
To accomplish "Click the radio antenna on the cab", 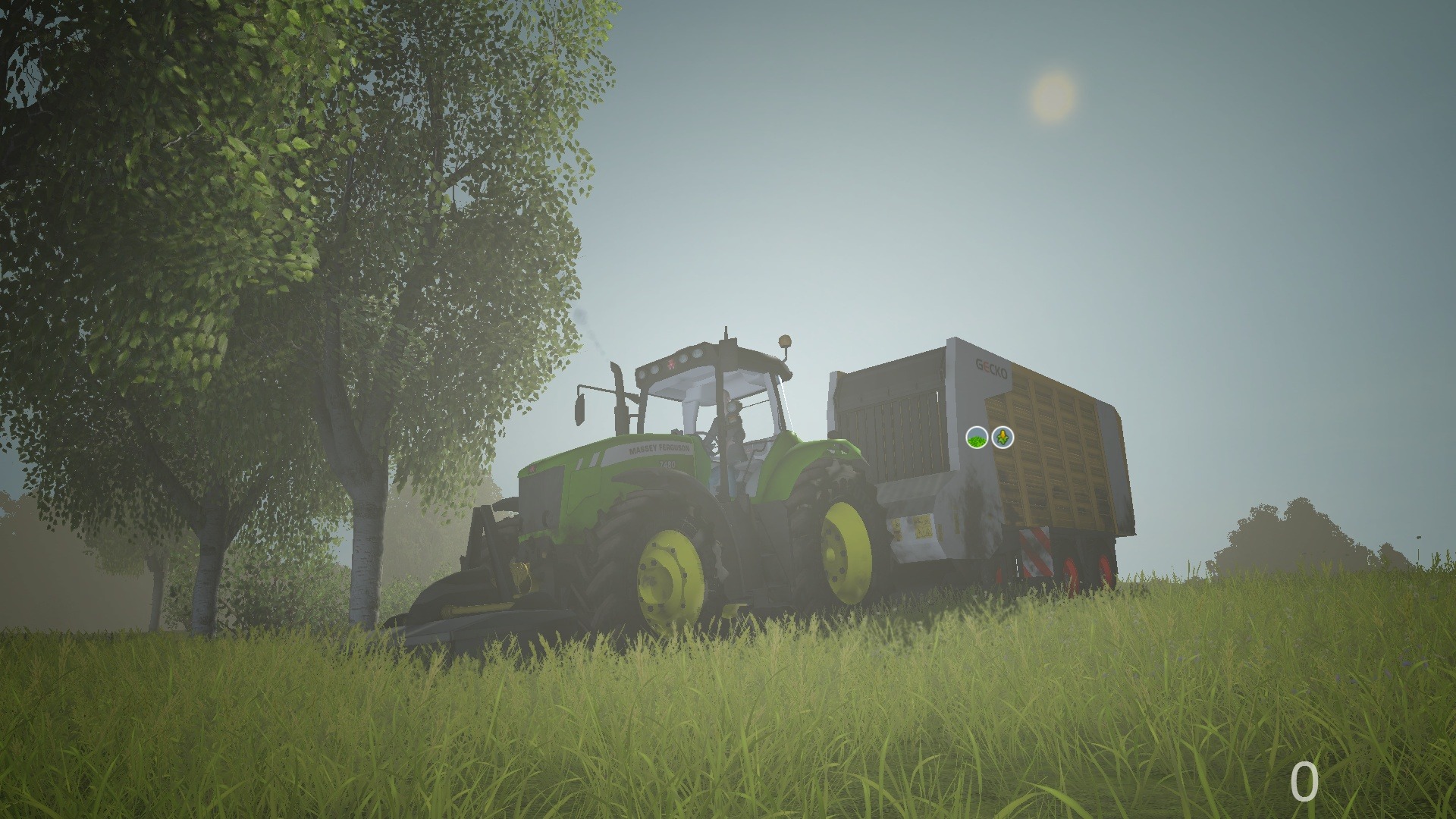I will point(725,335).
